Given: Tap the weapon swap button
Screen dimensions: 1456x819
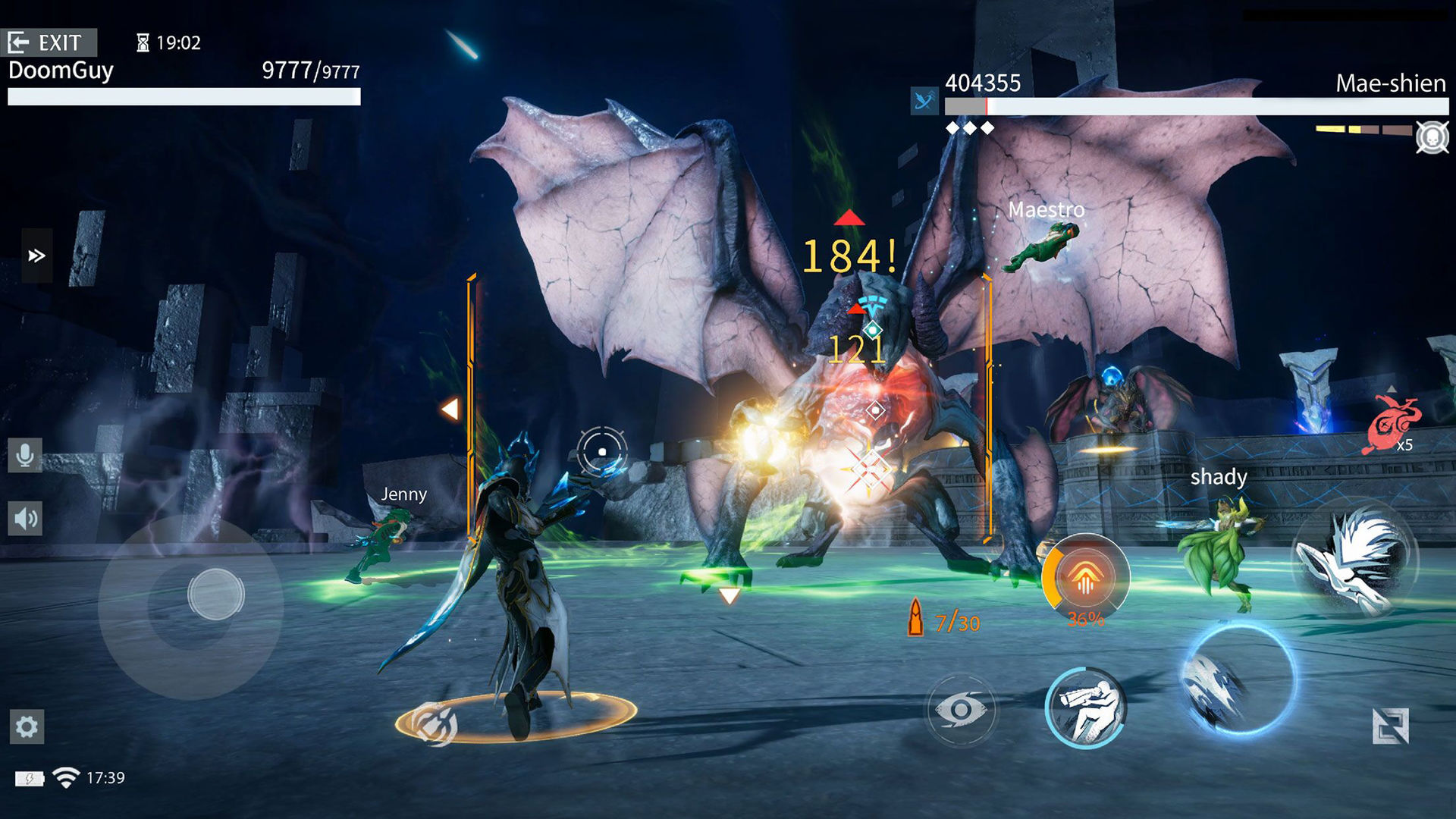Looking at the screenshot, I should 1390,726.
